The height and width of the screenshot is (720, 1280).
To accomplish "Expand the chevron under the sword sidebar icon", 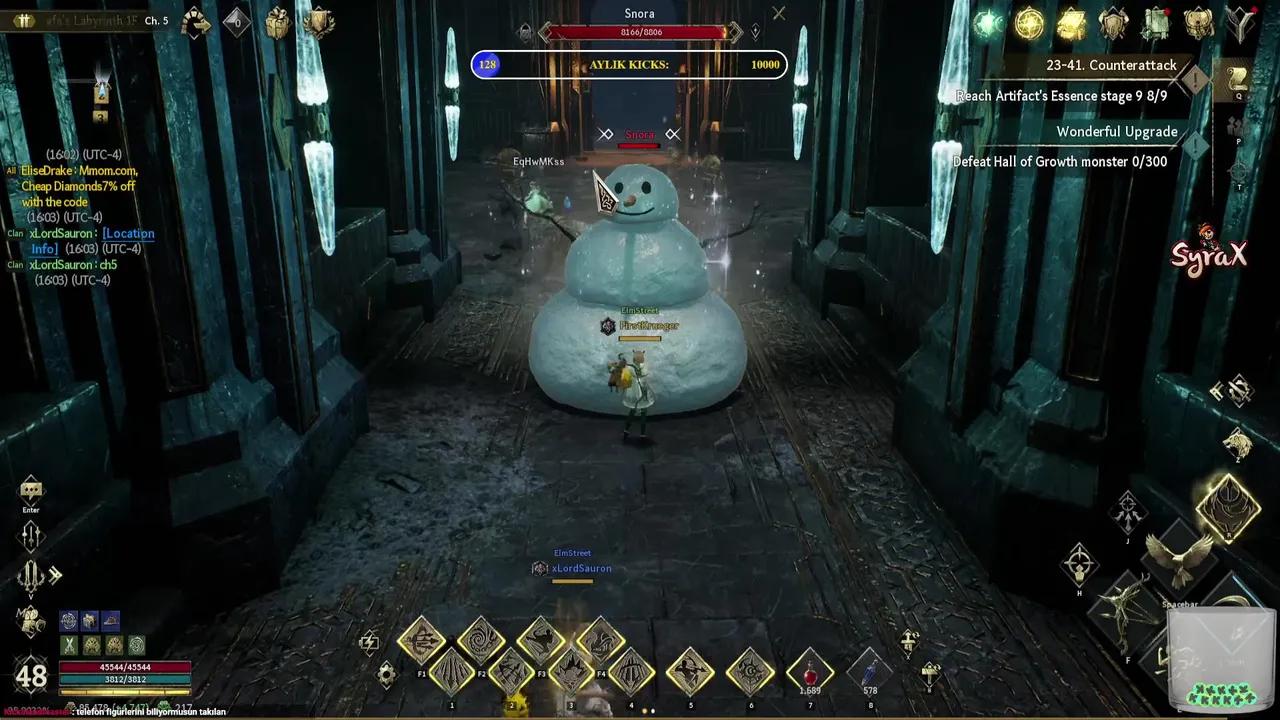I will click(x=31, y=596).
